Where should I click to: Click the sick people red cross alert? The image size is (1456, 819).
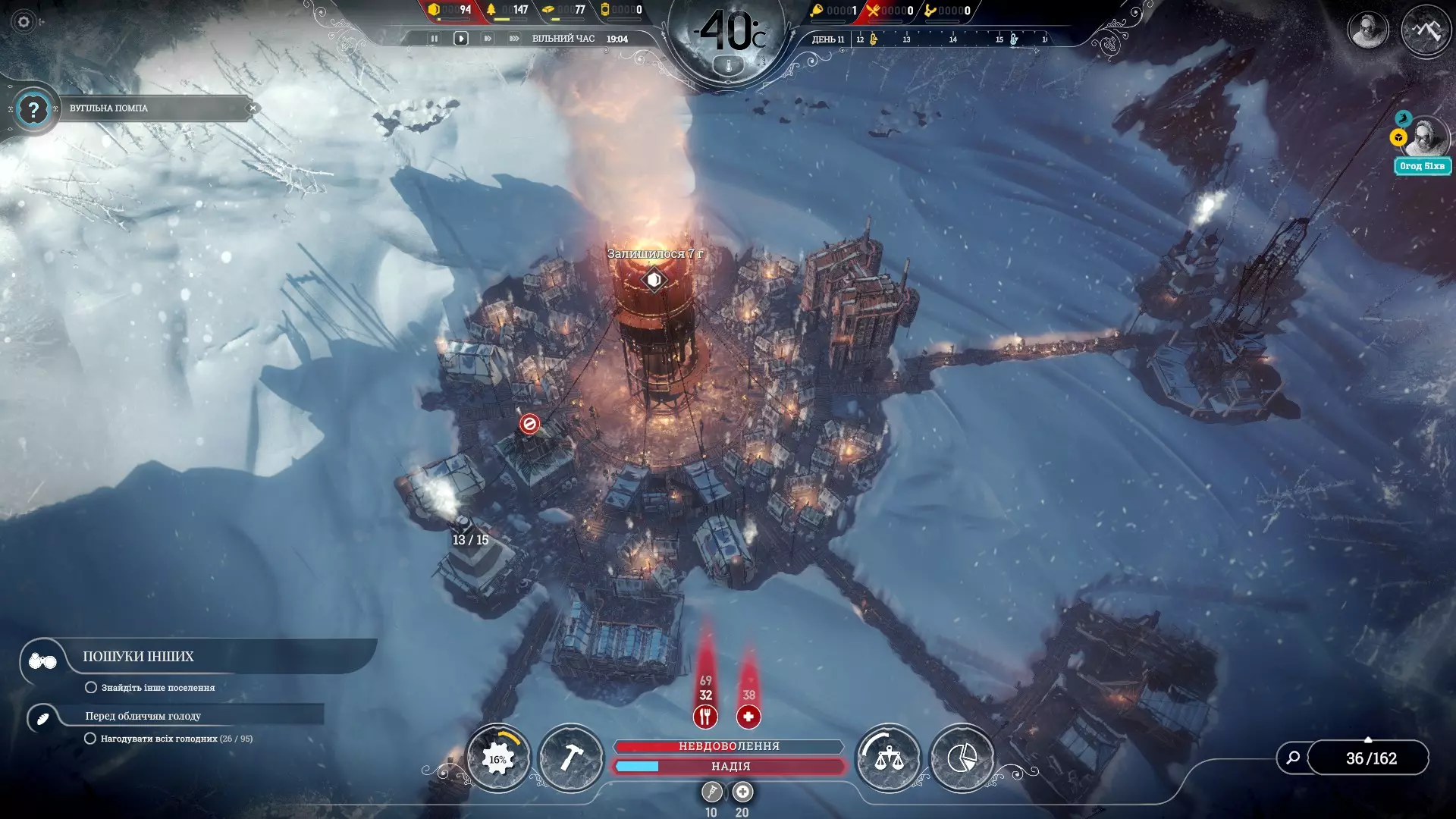pos(748,716)
